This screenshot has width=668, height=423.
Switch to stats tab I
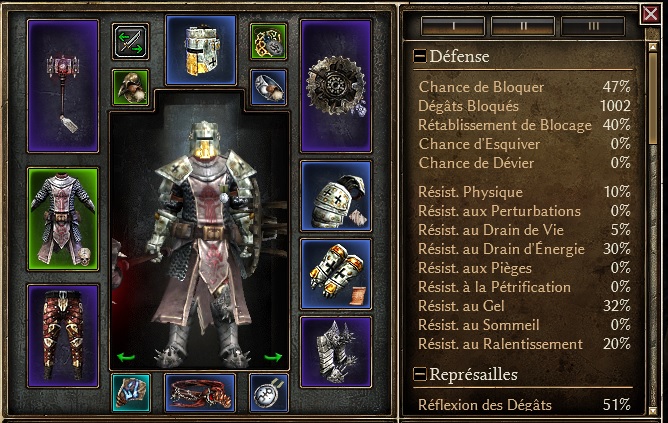(452, 26)
